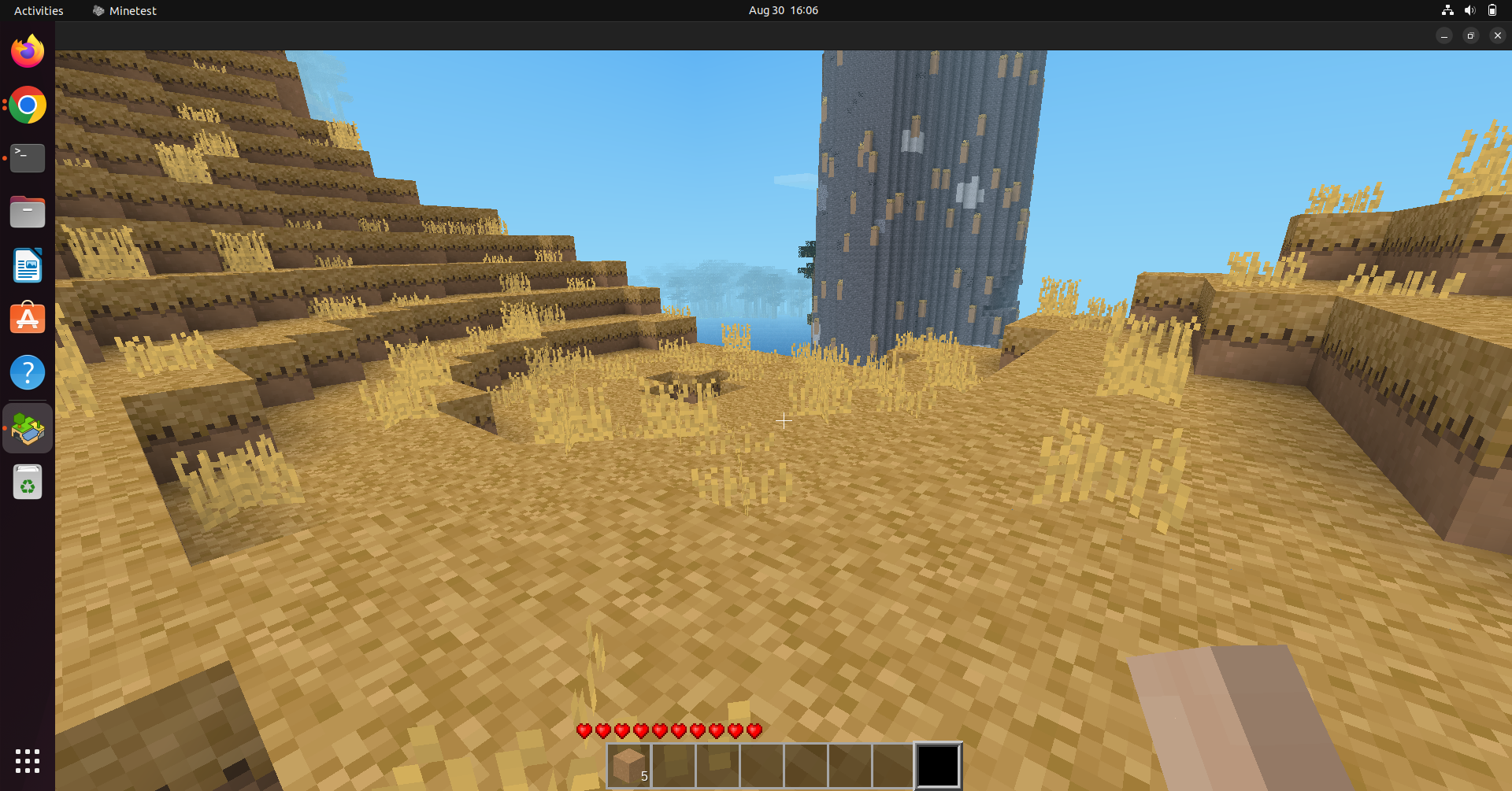
Task: Open the Help application from the dock
Action: pyautogui.click(x=28, y=371)
